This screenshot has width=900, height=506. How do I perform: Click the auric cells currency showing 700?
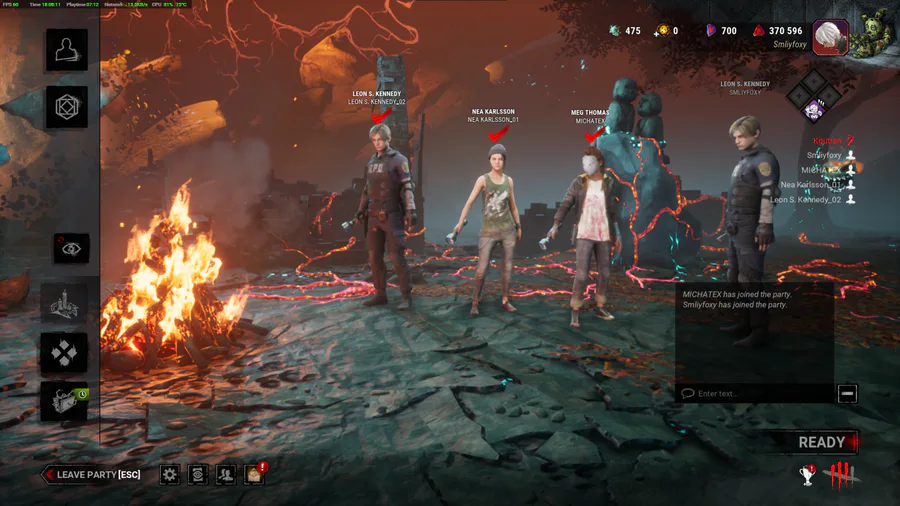tap(721, 31)
